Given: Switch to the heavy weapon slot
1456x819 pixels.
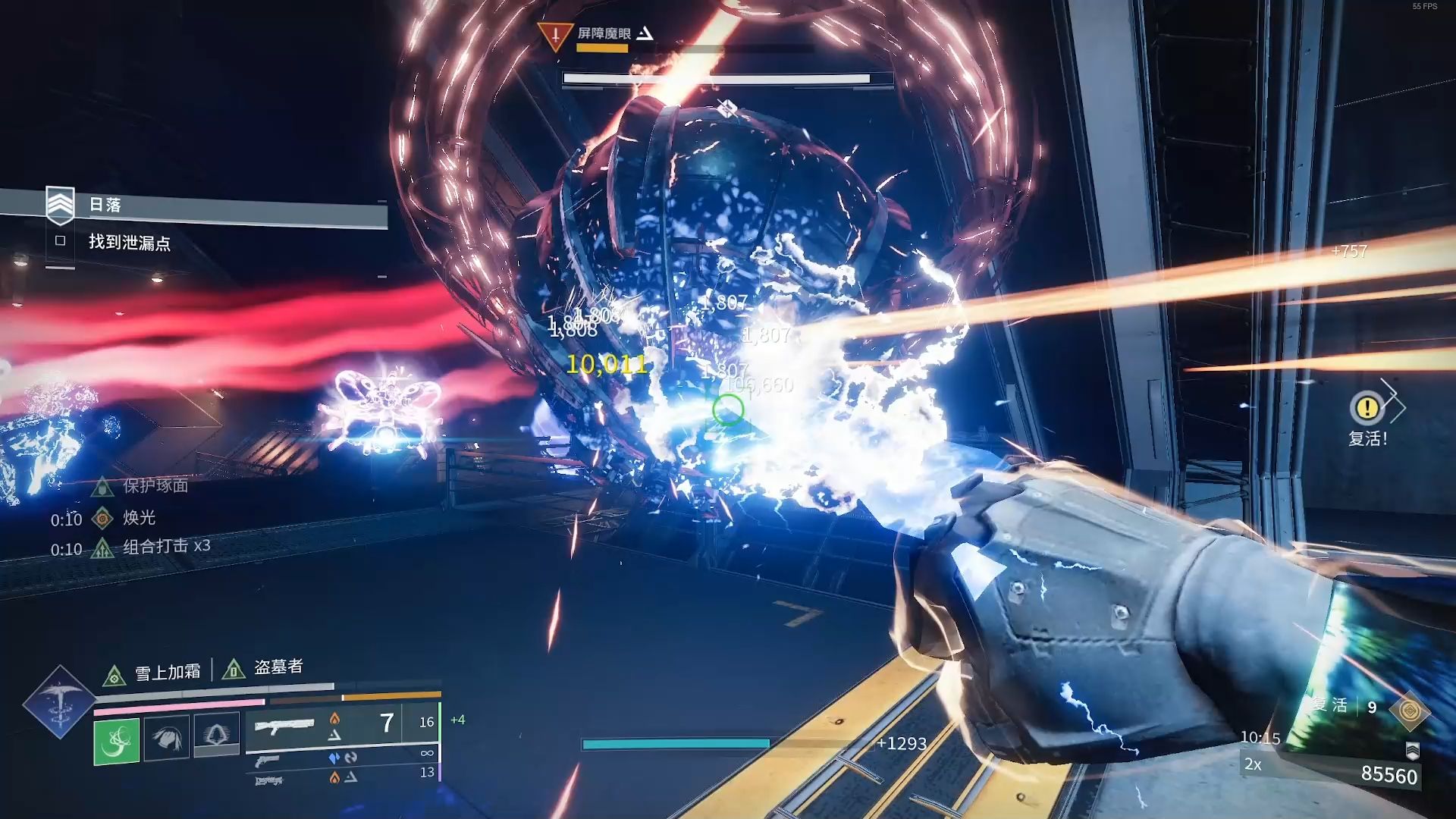Looking at the screenshot, I should [x=268, y=780].
